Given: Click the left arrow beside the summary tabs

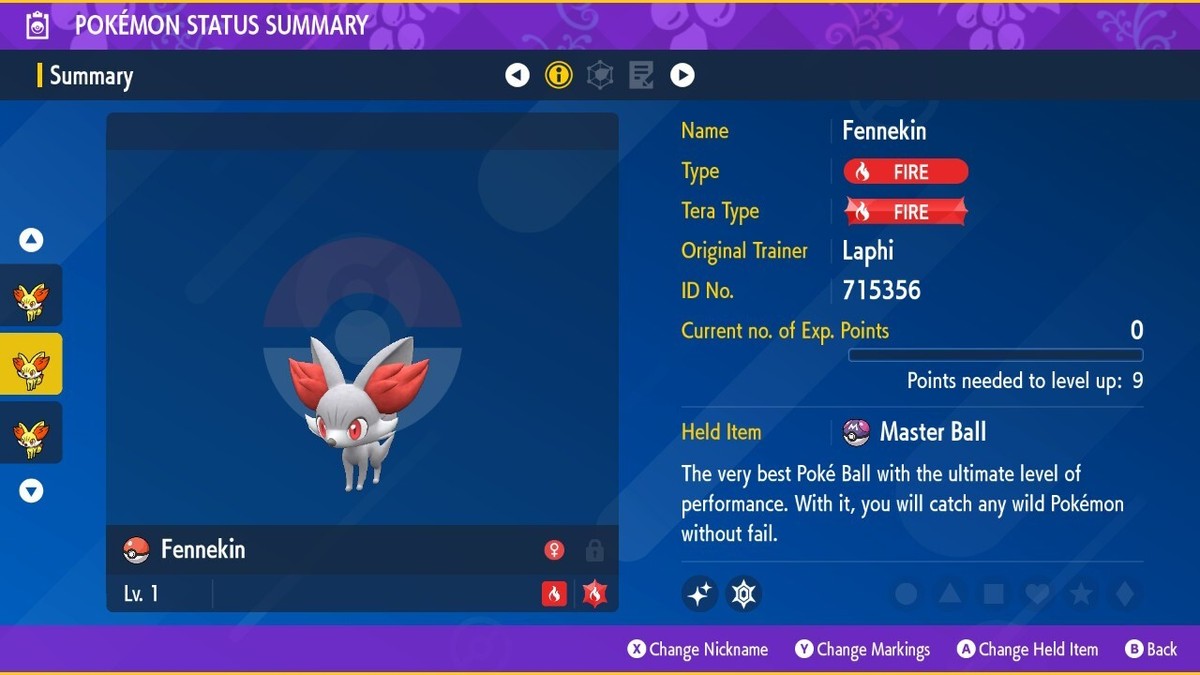Looking at the screenshot, I should pyautogui.click(x=517, y=75).
